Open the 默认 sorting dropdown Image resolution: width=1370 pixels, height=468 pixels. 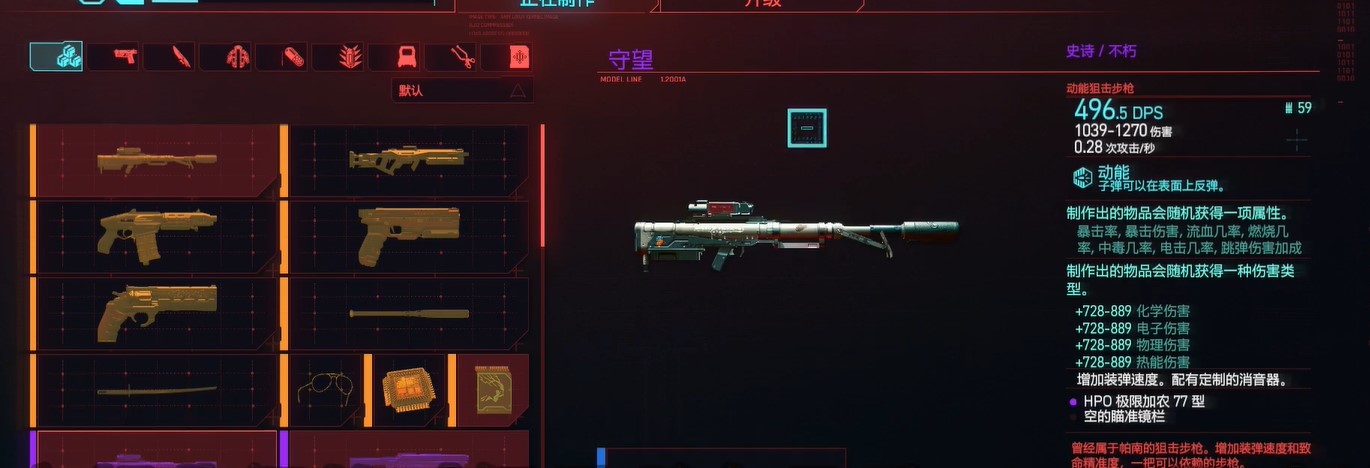461,91
